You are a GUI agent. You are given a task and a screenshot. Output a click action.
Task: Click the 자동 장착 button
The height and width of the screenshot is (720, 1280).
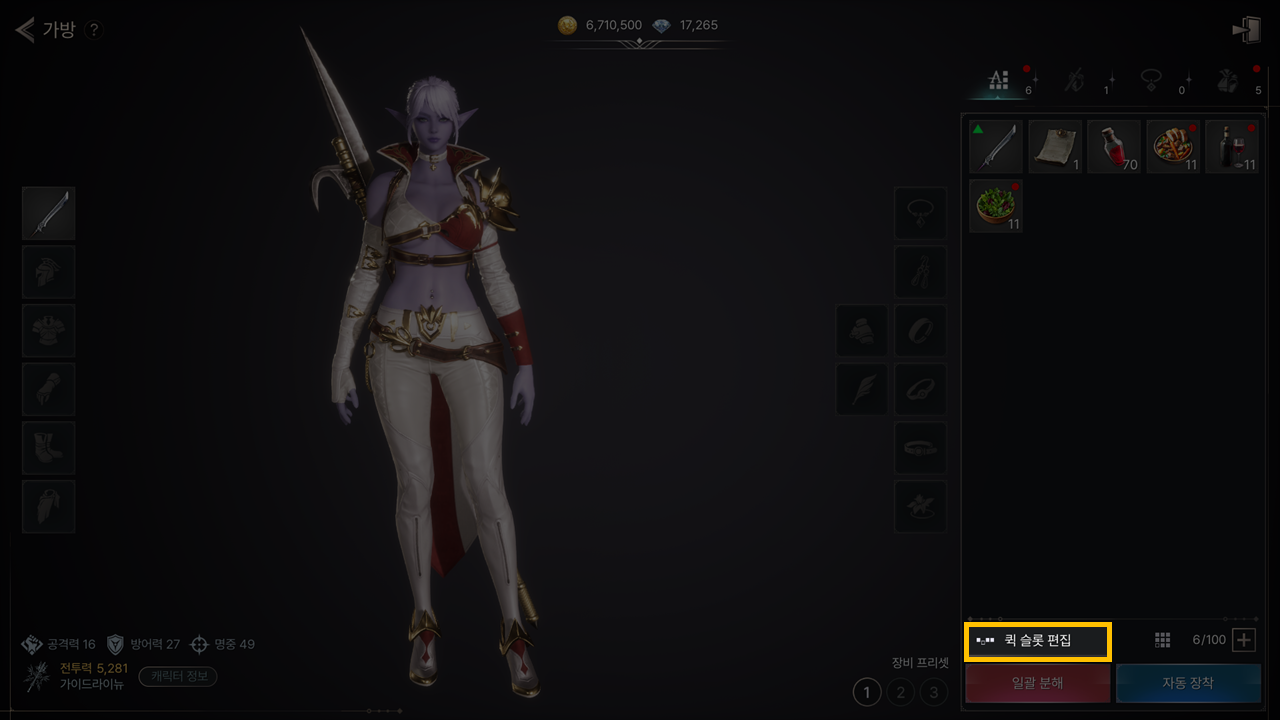pos(1188,683)
